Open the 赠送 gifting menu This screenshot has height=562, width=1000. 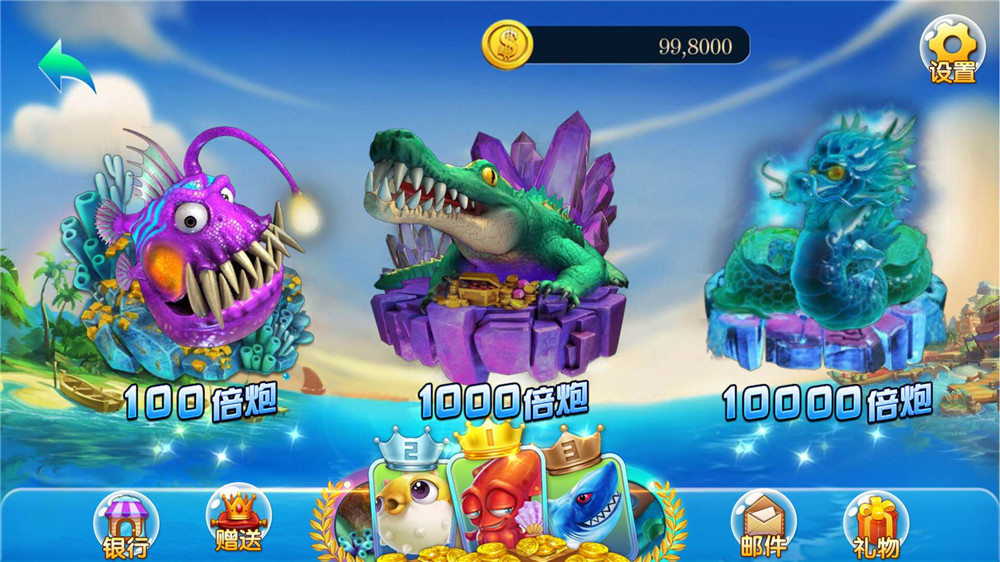[x=238, y=519]
